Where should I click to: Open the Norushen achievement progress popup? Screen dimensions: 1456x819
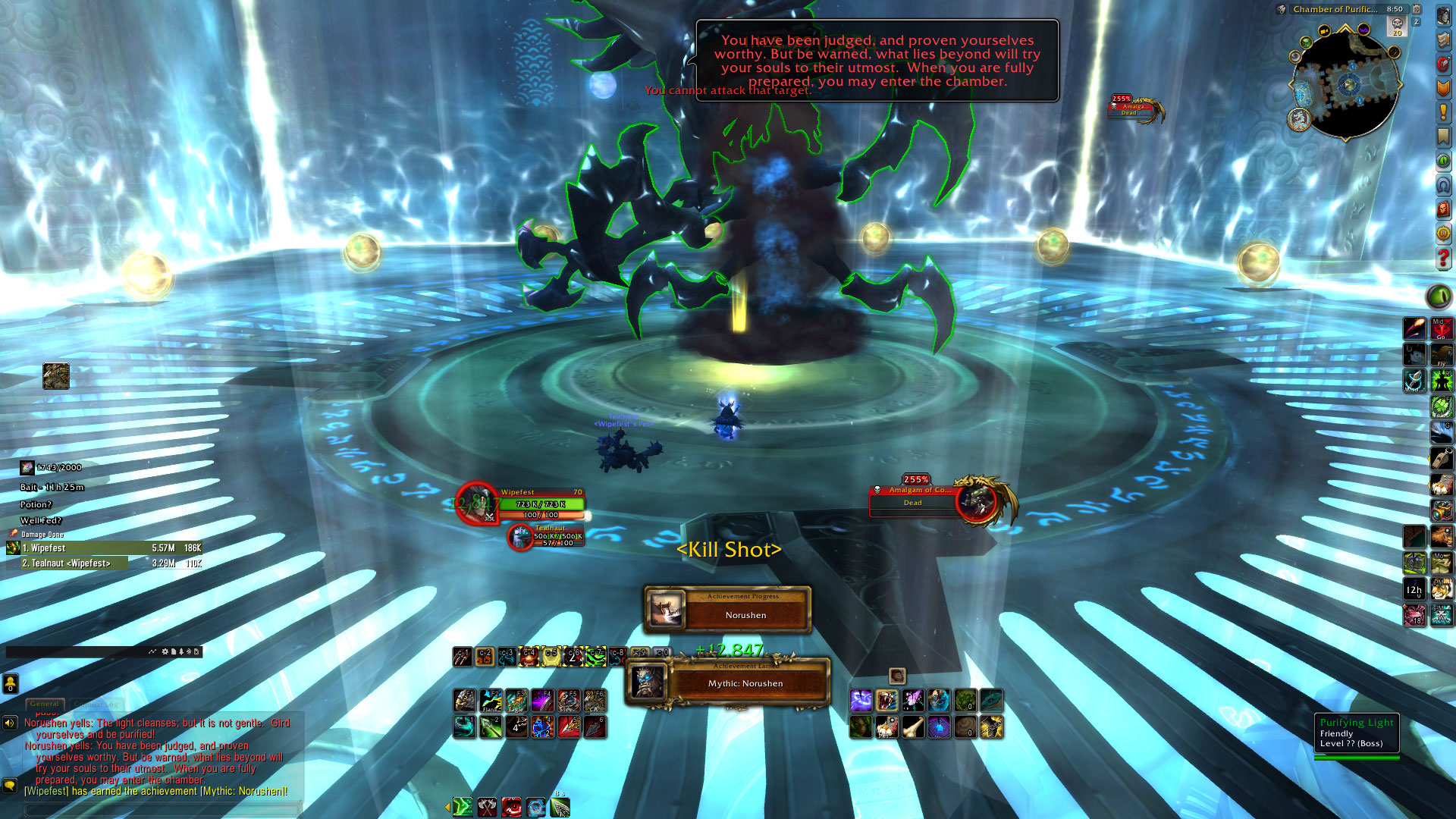744,610
